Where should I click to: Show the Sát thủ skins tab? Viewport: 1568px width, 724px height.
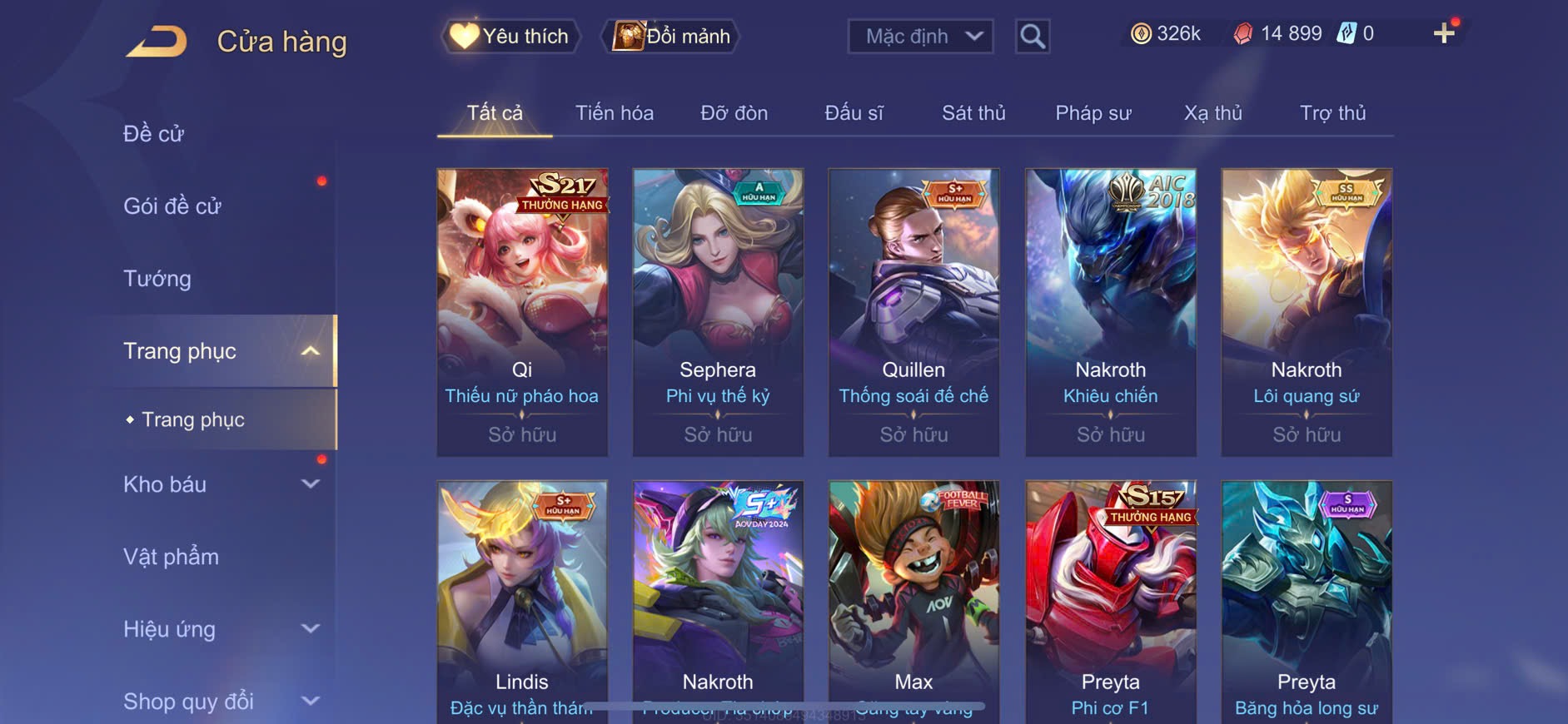[973, 113]
